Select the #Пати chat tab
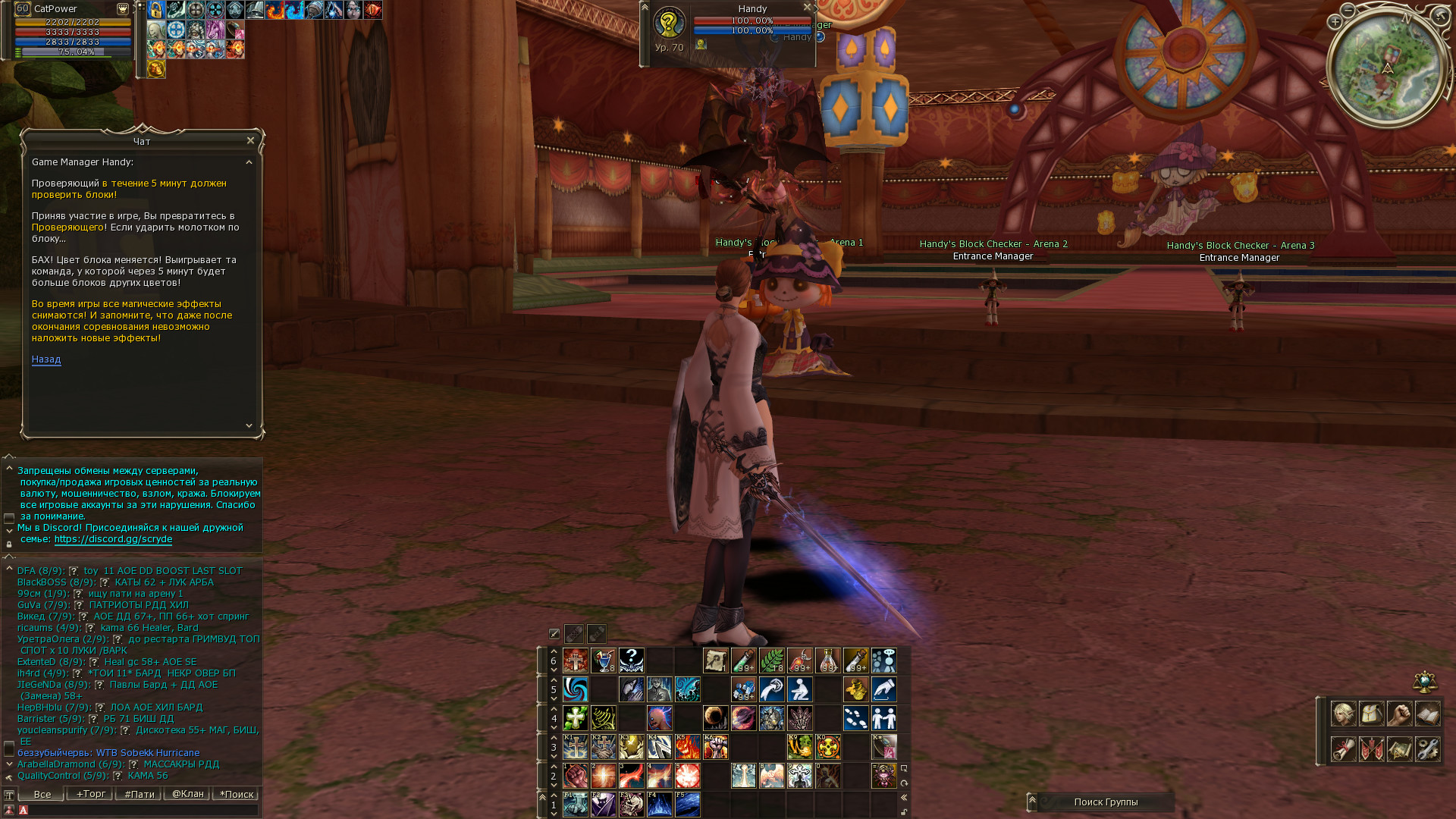The height and width of the screenshot is (819, 1456). (x=139, y=794)
